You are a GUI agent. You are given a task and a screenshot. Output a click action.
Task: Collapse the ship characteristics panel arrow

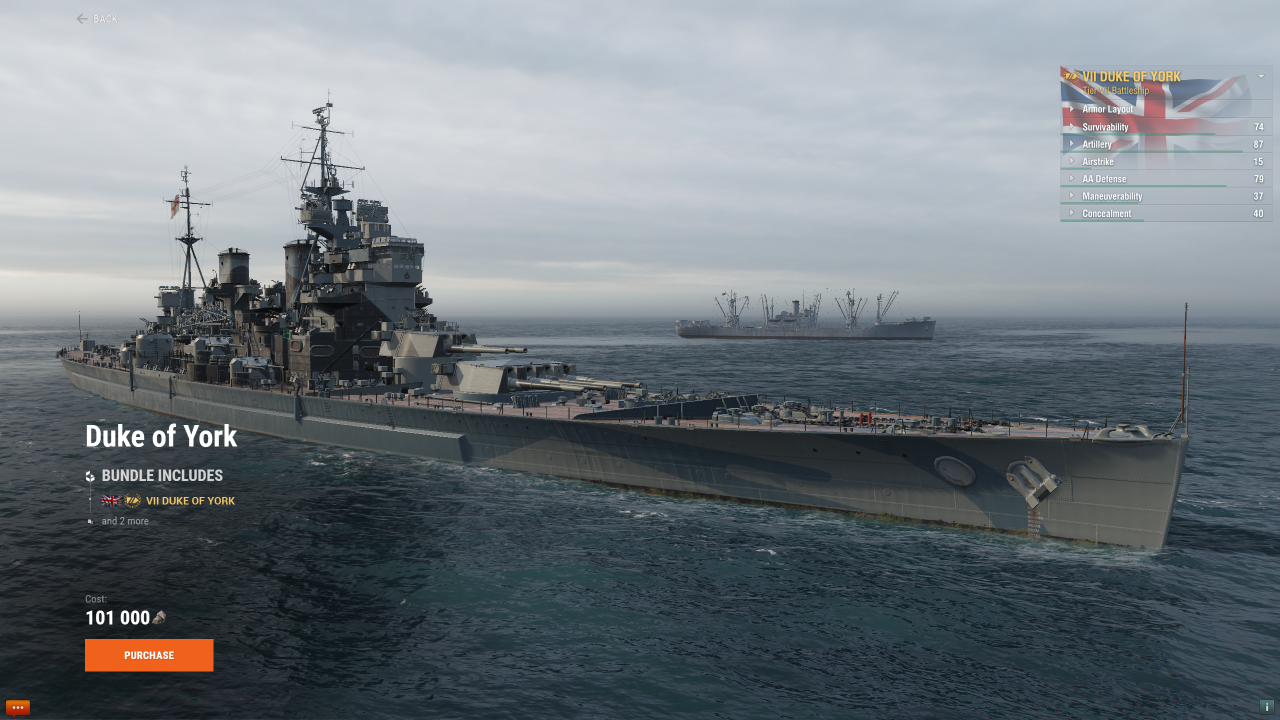tap(1261, 76)
